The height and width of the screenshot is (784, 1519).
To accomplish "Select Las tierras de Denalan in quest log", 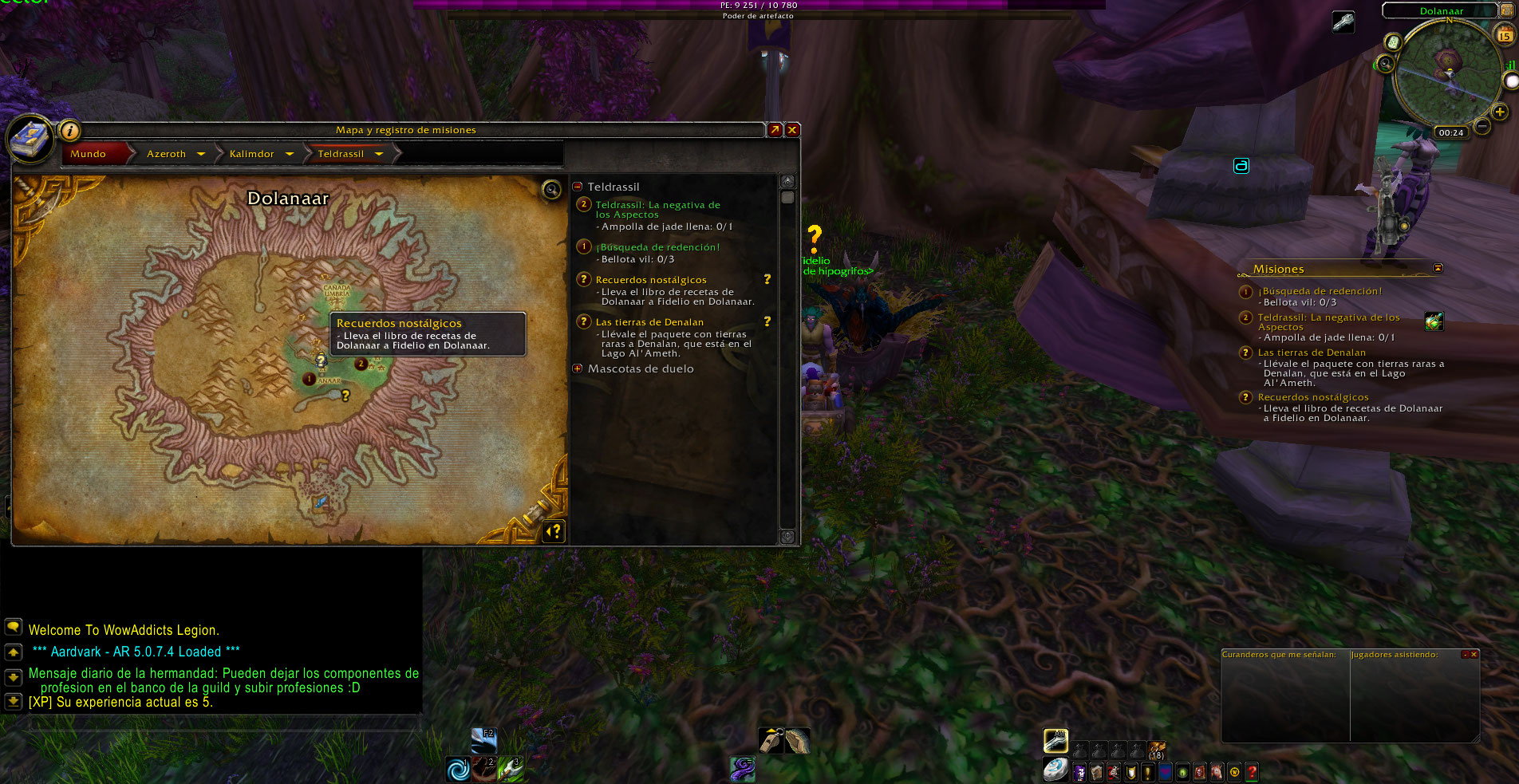I will pyautogui.click(x=649, y=322).
